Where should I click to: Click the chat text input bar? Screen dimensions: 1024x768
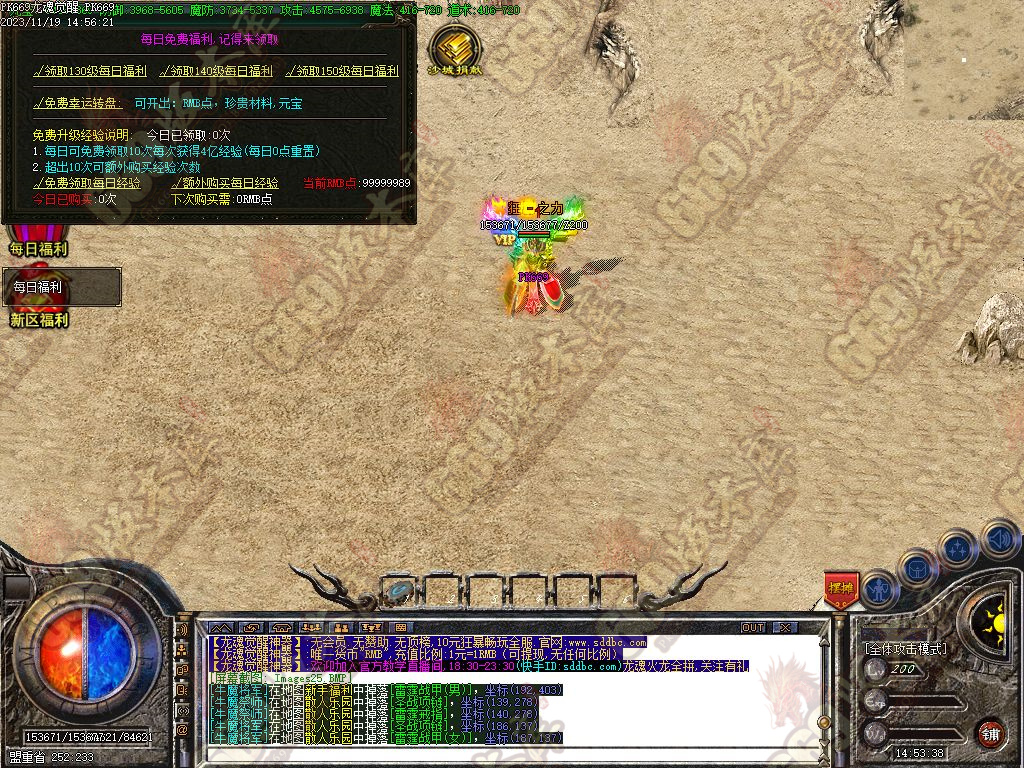pos(500,754)
